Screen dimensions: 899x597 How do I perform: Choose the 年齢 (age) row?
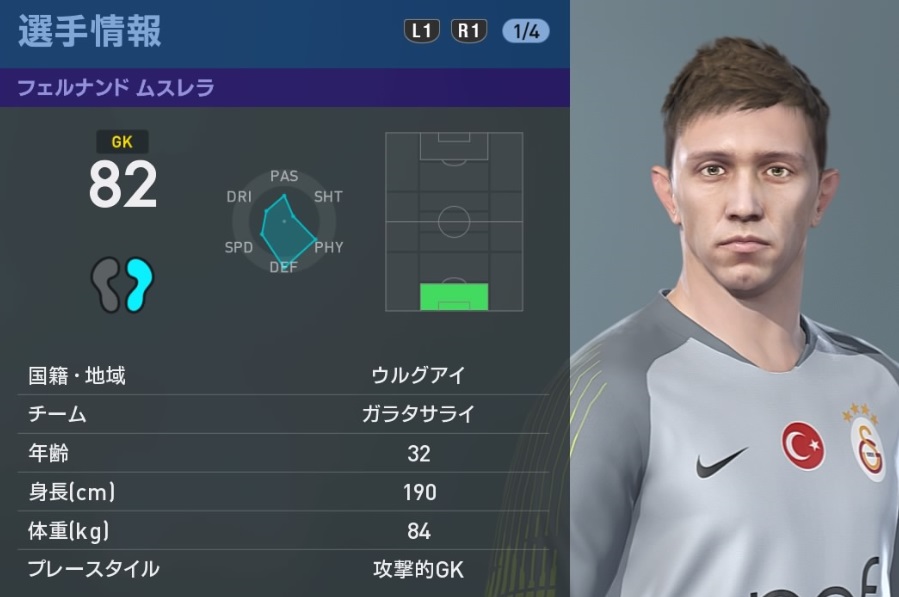pyautogui.click(x=284, y=453)
